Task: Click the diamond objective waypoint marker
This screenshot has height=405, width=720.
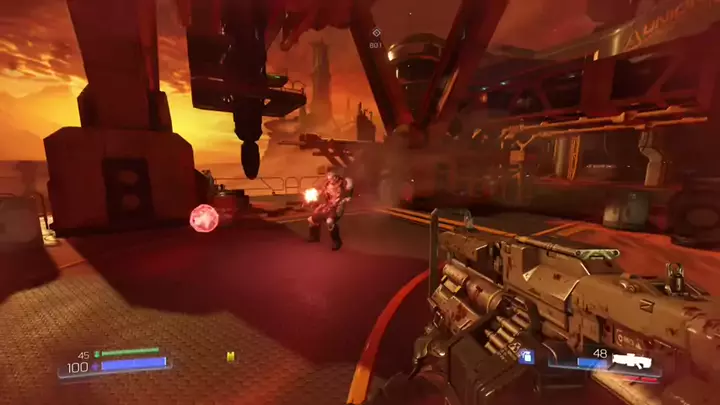Action: [x=376, y=33]
